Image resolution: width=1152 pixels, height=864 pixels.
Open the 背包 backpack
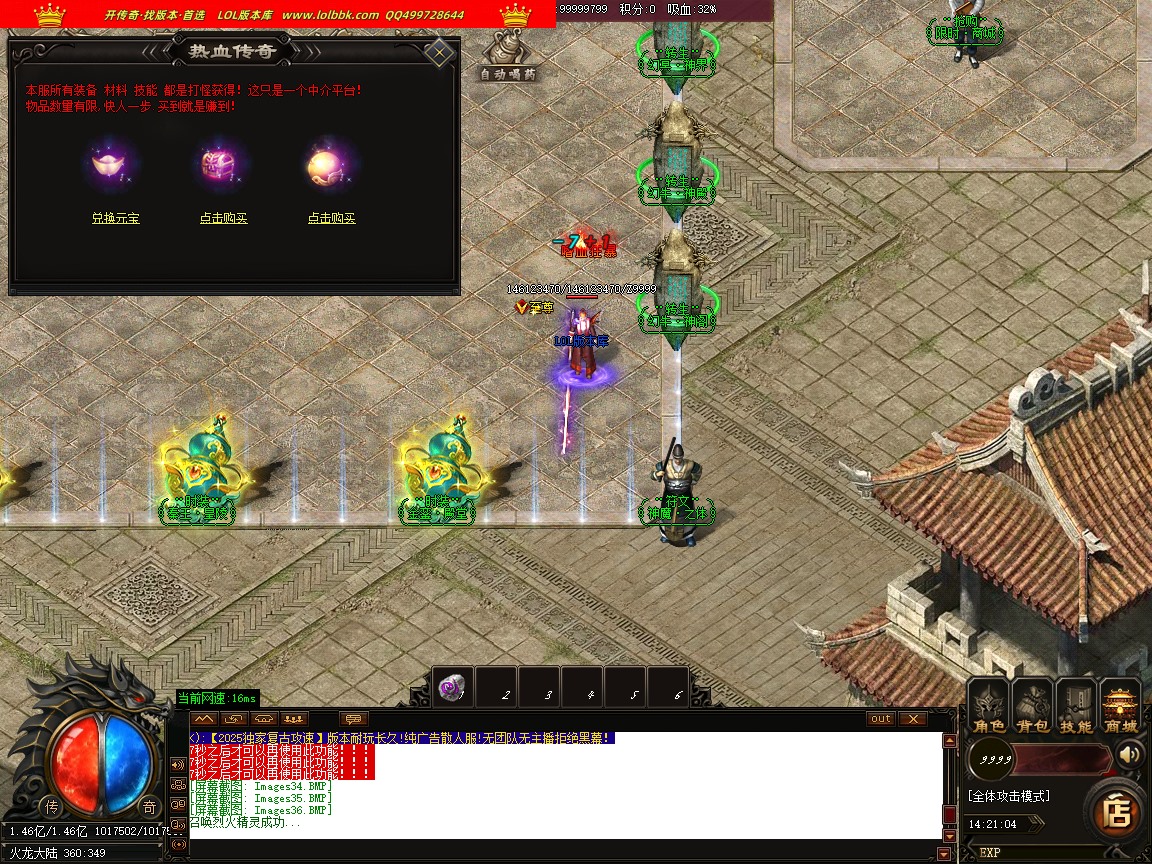[x=1032, y=705]
